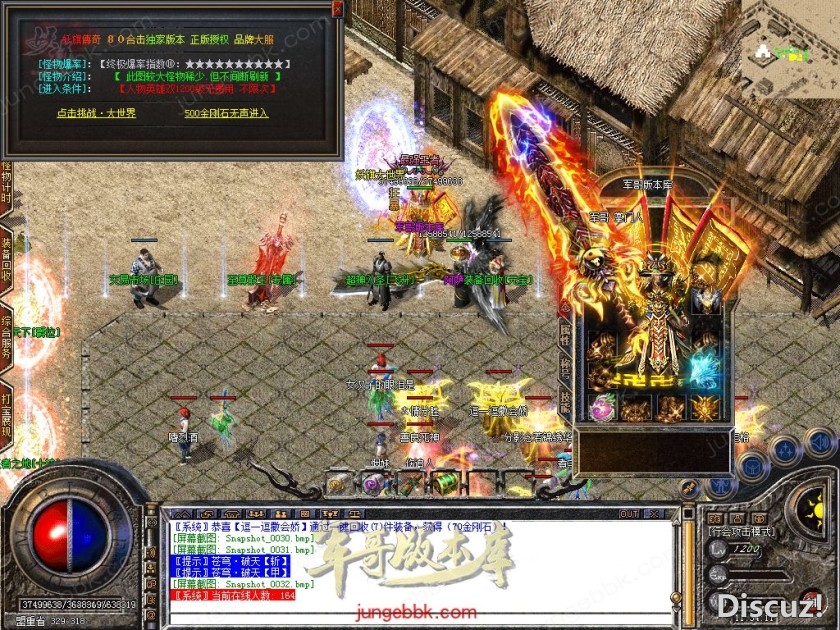Close the challenge info dialog
This screenshot has width=840, height=630.
click(x=337, y=7)
